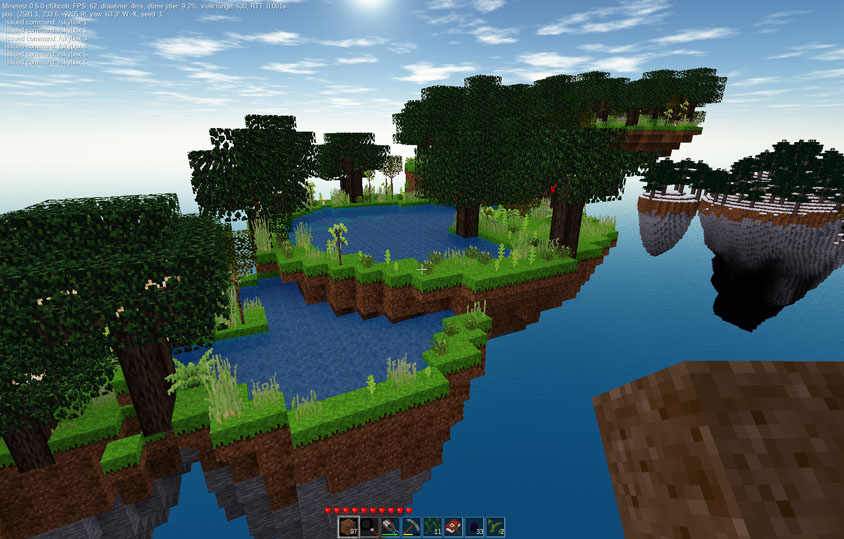Select the dark round tool with handle

[x=369, y=527]
